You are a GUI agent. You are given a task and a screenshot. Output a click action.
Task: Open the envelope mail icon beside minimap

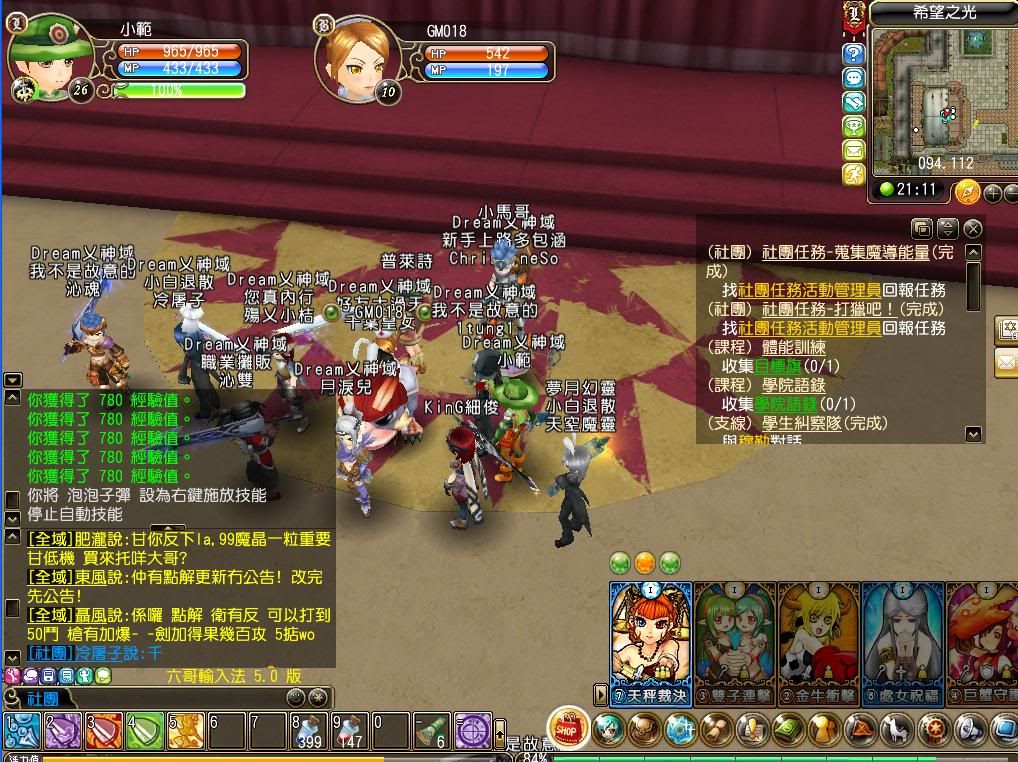(853, 150)
